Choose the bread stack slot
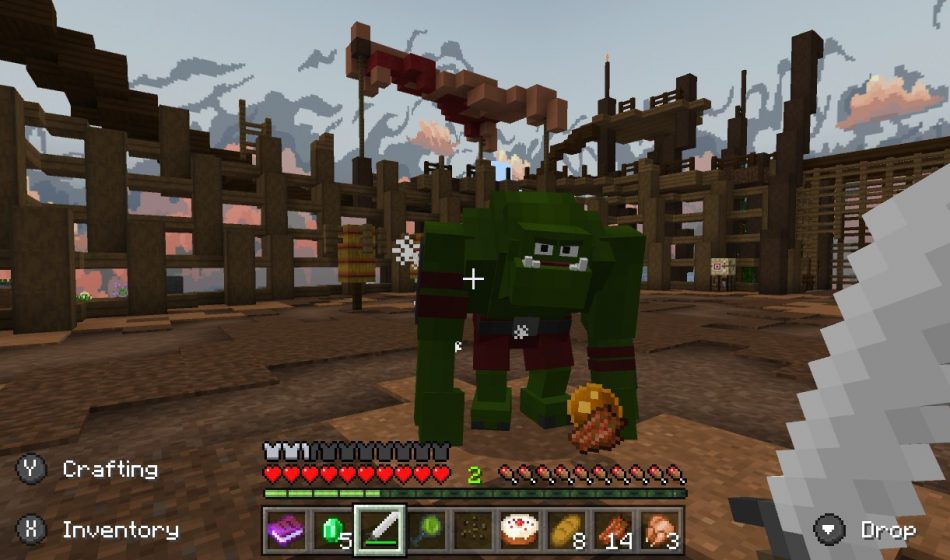 click(567, 529)
